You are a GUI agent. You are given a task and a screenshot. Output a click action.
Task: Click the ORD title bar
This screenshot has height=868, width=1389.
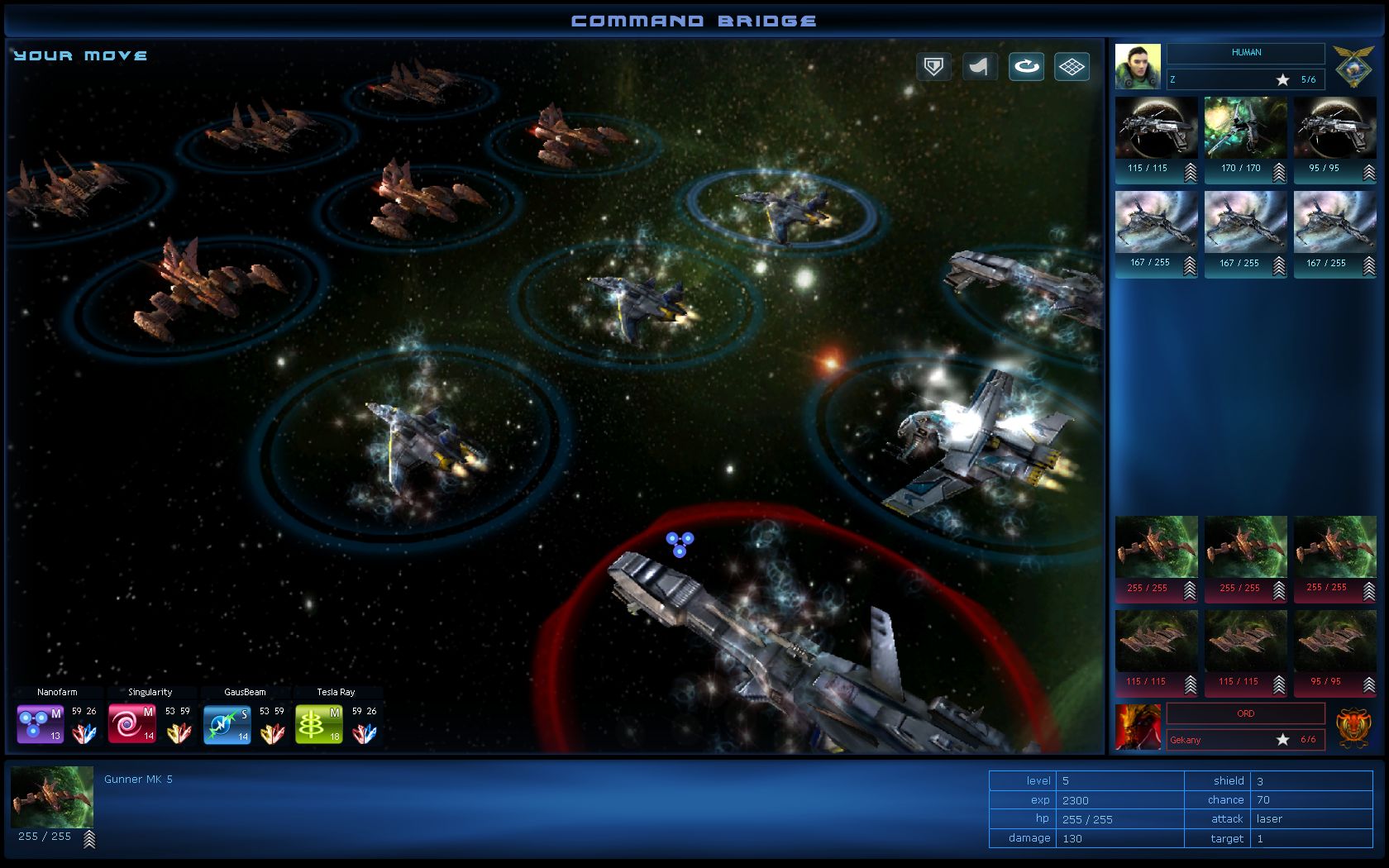pos(1244,713)
